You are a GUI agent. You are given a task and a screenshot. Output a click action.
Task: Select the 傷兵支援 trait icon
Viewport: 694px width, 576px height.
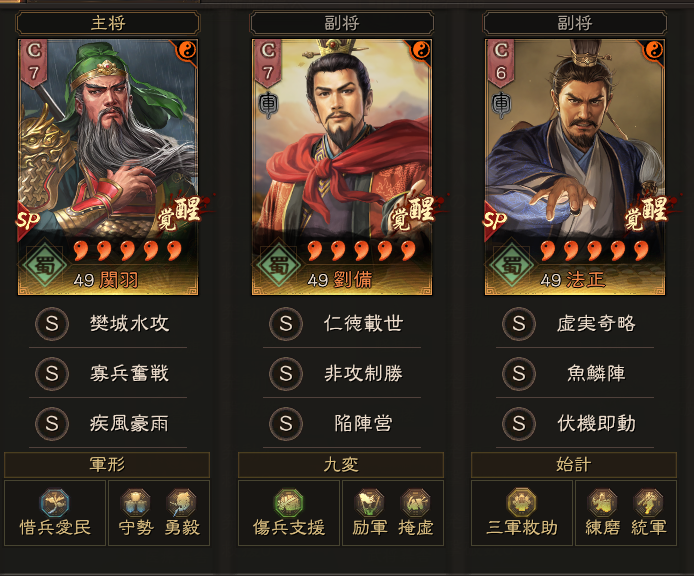pos(289,503)
